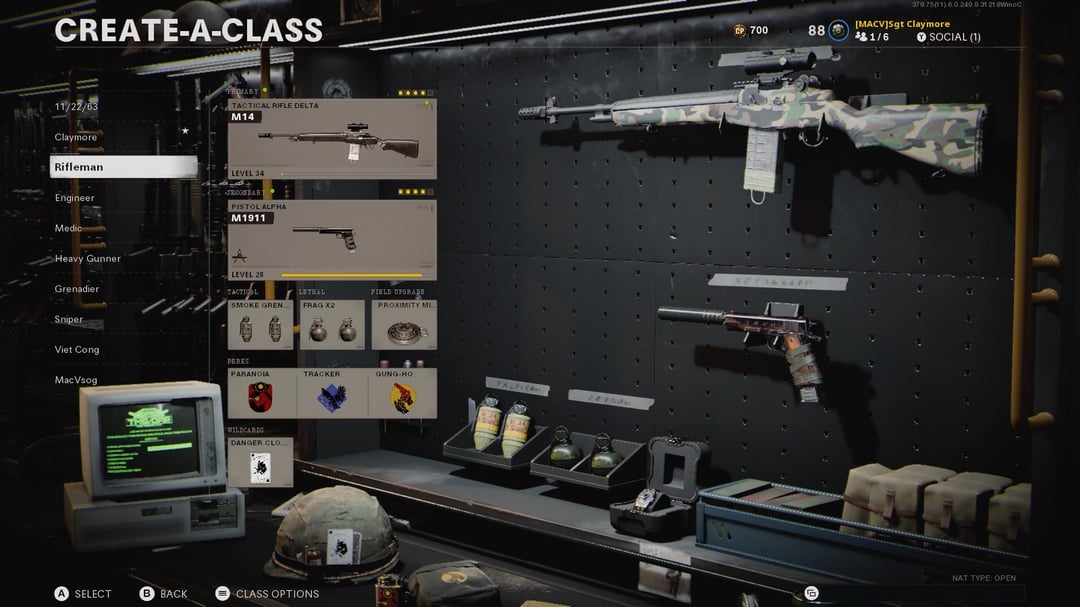Switch to the Viet Cong class

pos(77,350)
